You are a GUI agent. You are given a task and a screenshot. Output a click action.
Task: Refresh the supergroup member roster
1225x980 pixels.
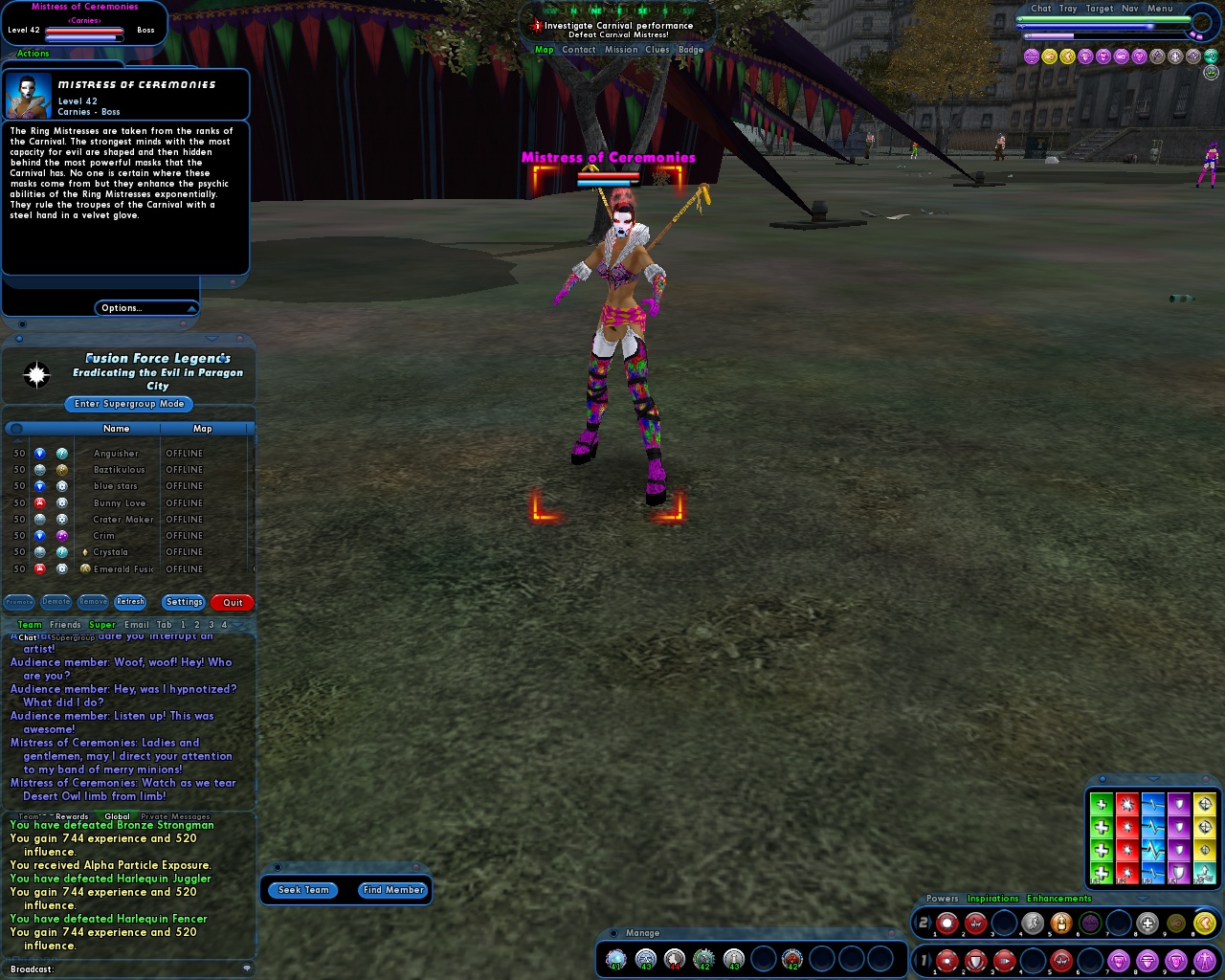[130, 602]
